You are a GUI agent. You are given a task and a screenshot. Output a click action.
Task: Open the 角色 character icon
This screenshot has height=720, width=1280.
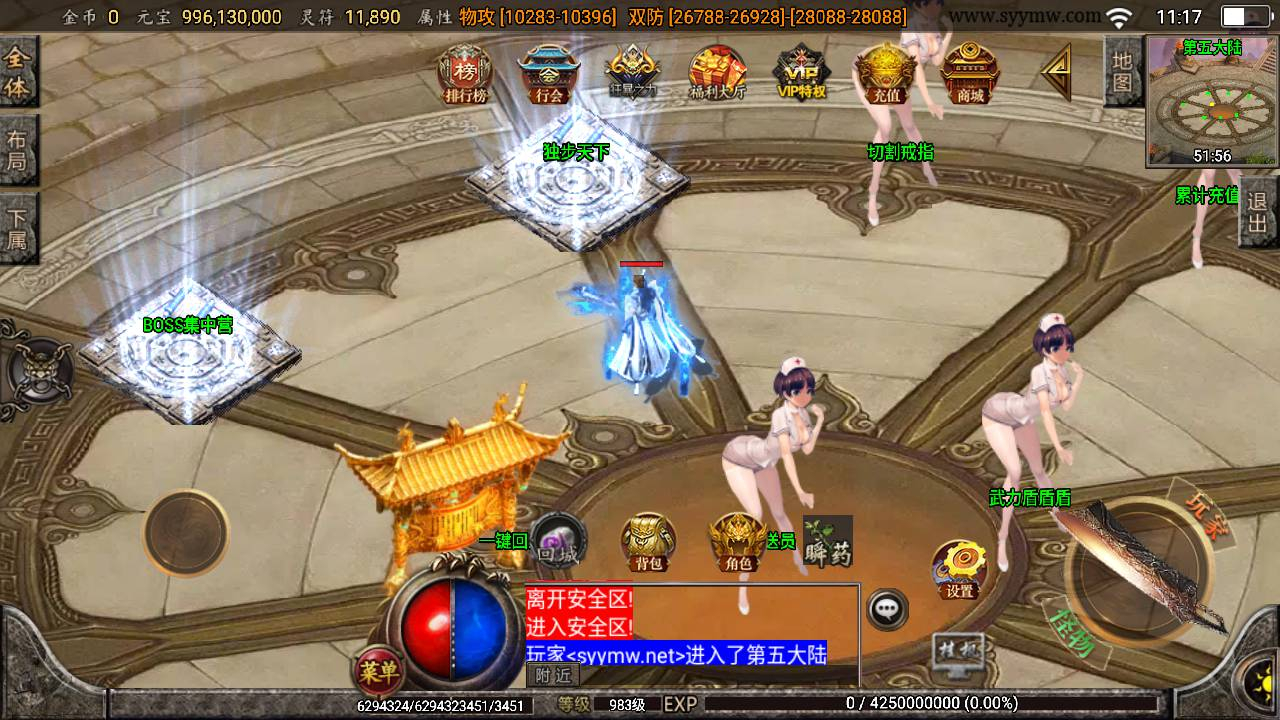[738, 543]
